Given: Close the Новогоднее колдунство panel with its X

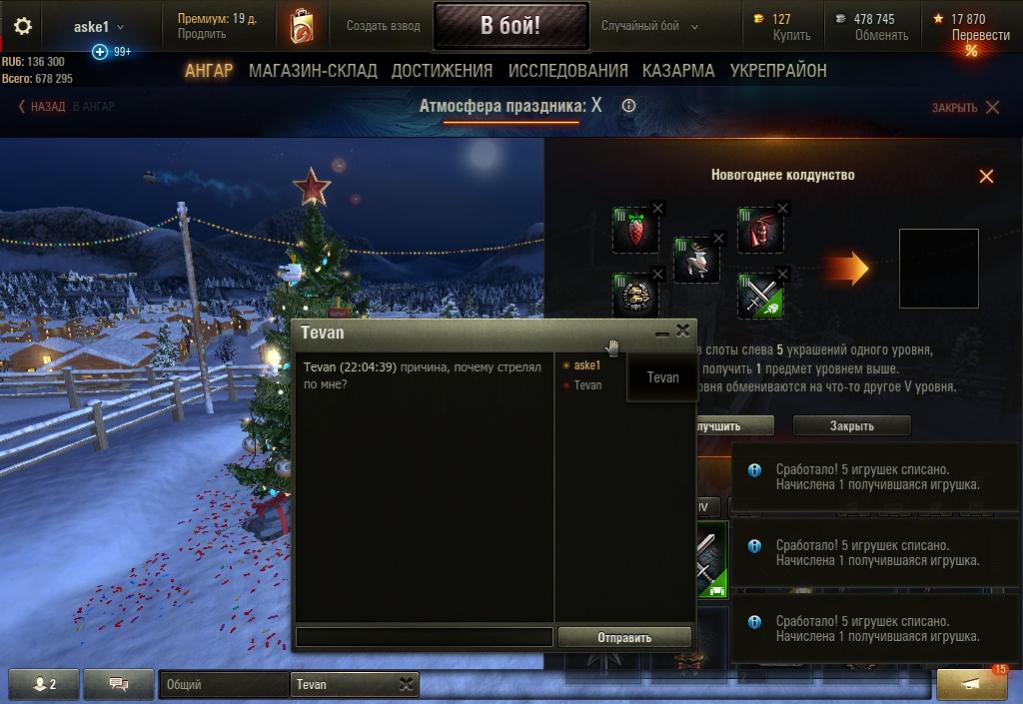Looking at the screenshot, I should pos(986,176).
